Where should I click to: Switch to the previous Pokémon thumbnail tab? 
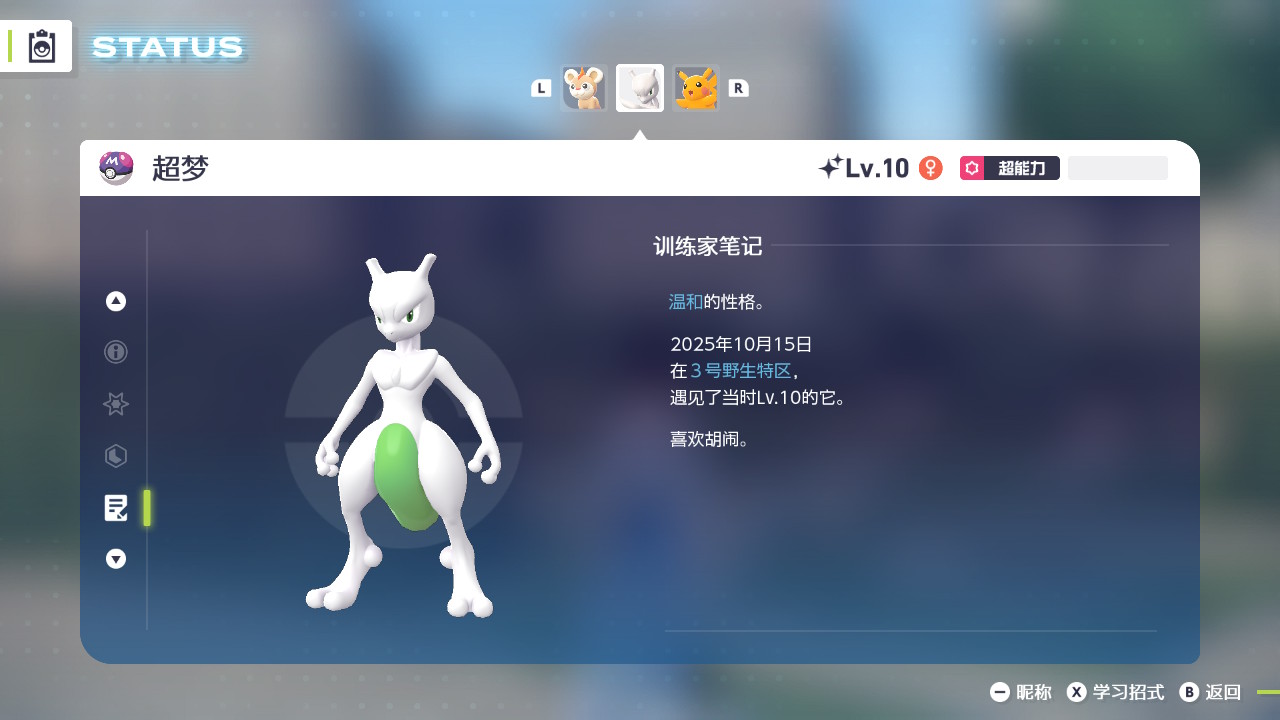[x=584, y=88]
